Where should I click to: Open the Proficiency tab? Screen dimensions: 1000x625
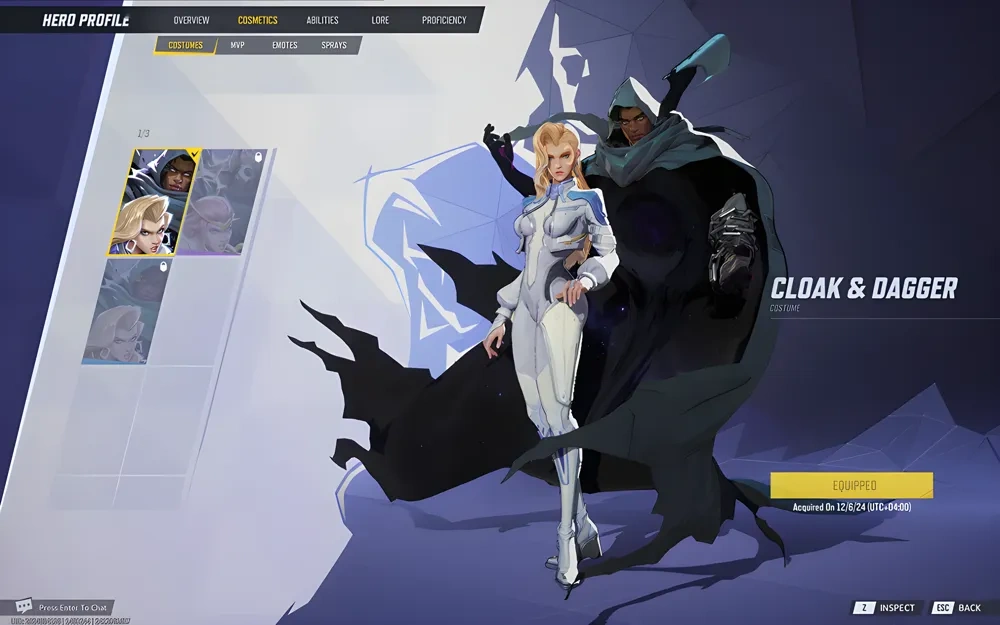click(444, 20)
